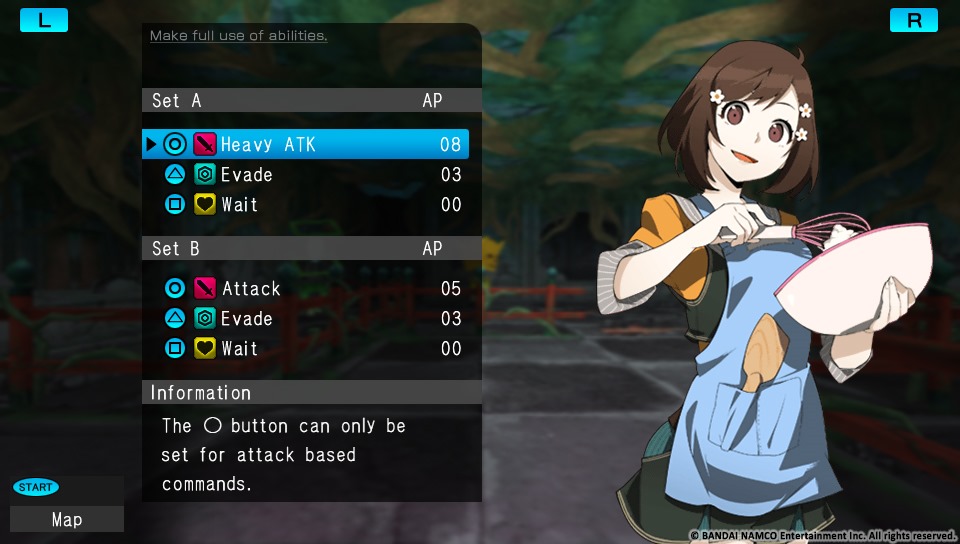The image size is (960, 544).
Task: Switch to next character with R tab
Action: pos(914,20)
